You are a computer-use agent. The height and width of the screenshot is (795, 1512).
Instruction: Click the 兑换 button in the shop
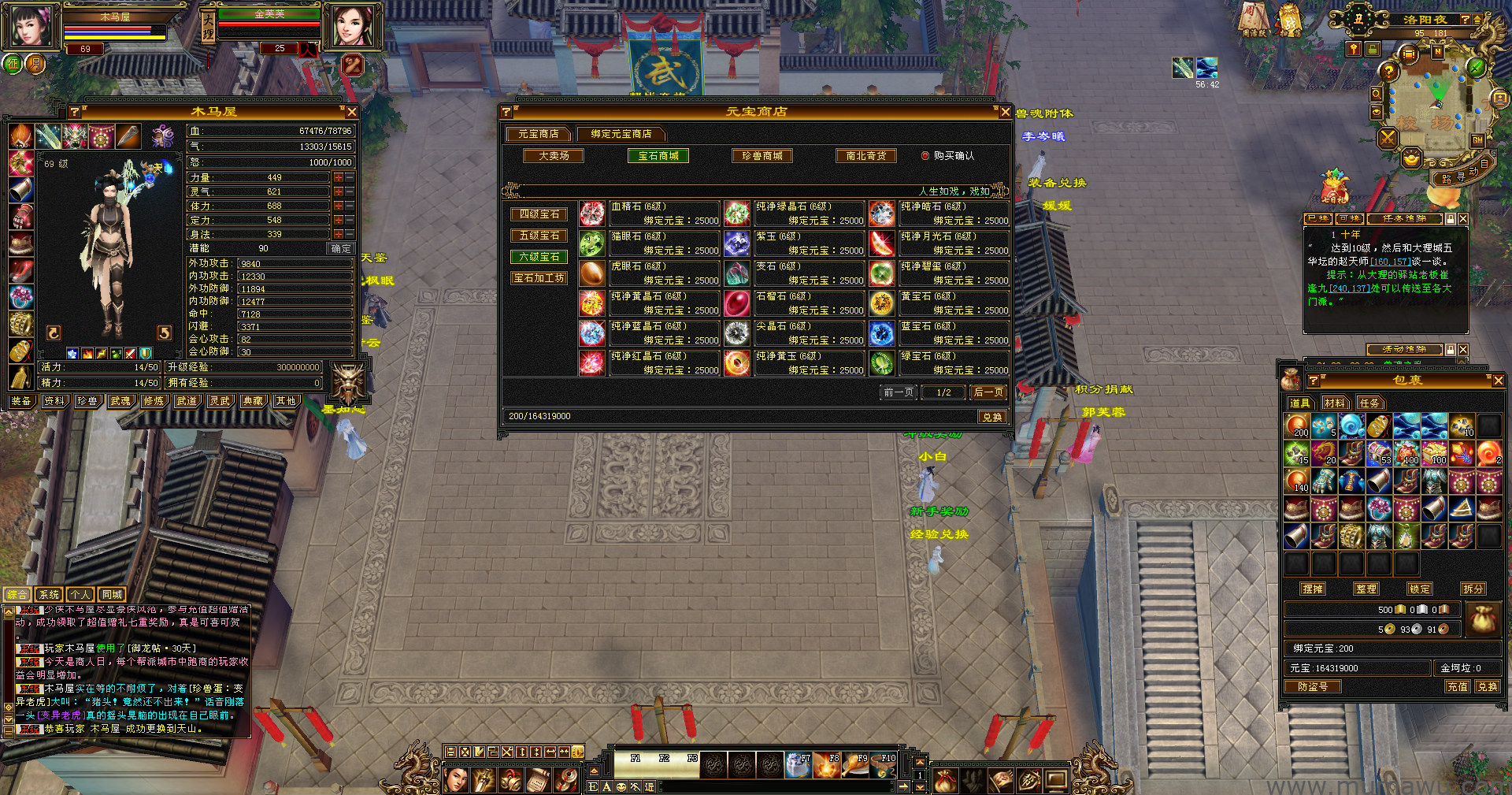pos(991,417)
